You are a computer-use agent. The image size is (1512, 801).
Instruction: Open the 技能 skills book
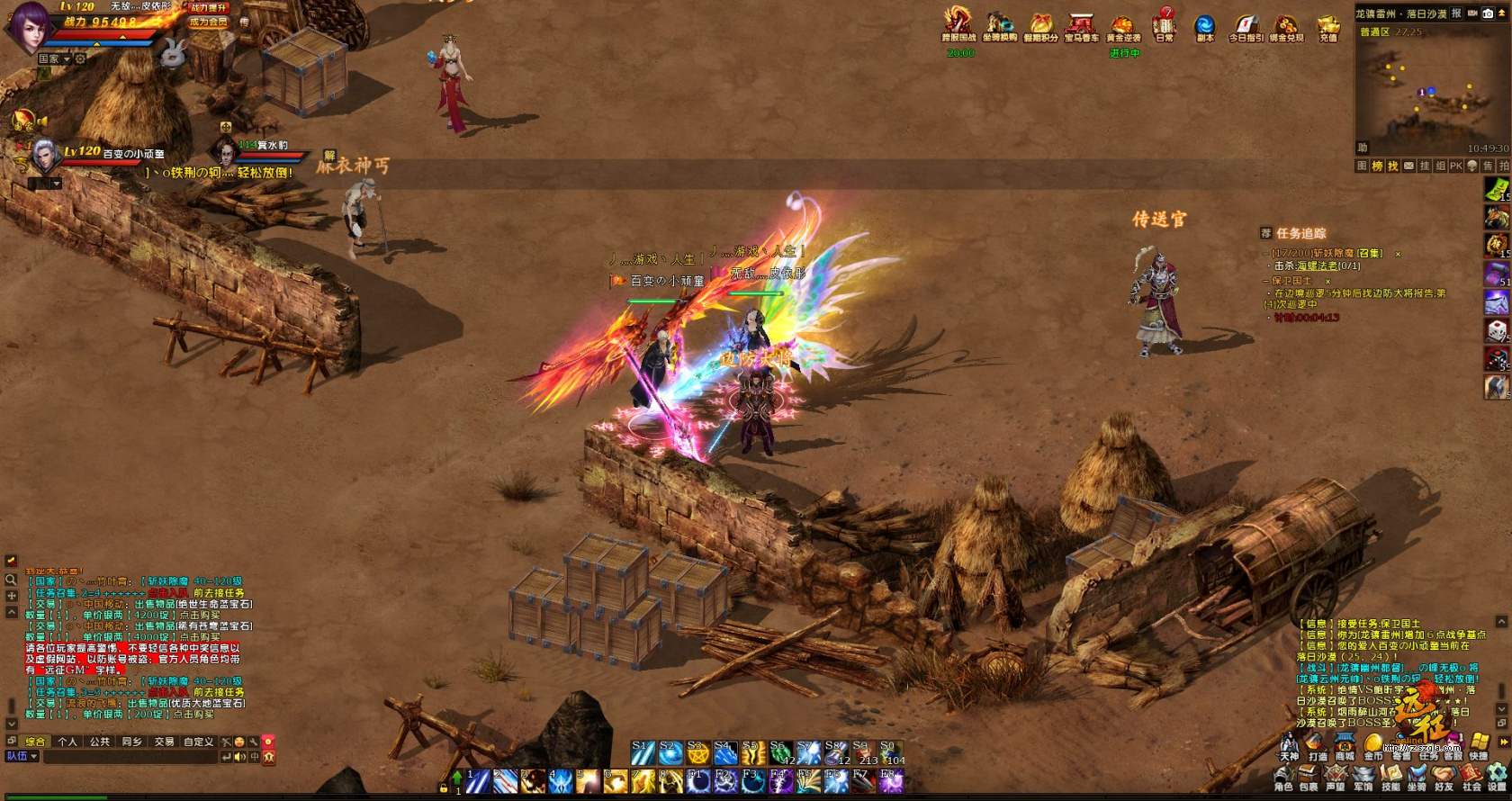[1390, 778]
